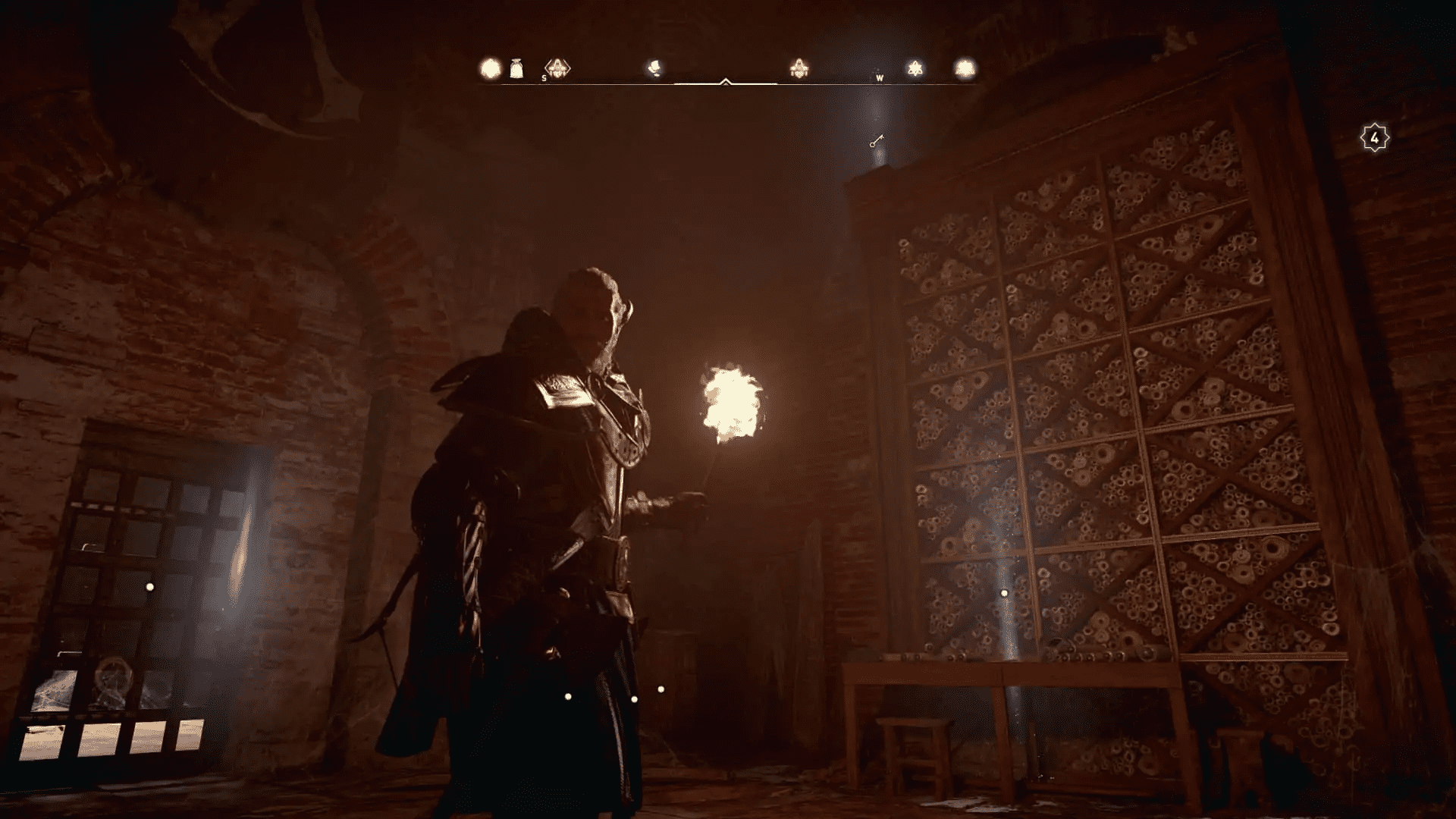Image resolution: width=1456 pixels, height=819 pixels.
Task: Click the rightmost glowing marker on the compass bar
Action: point(965,67)
